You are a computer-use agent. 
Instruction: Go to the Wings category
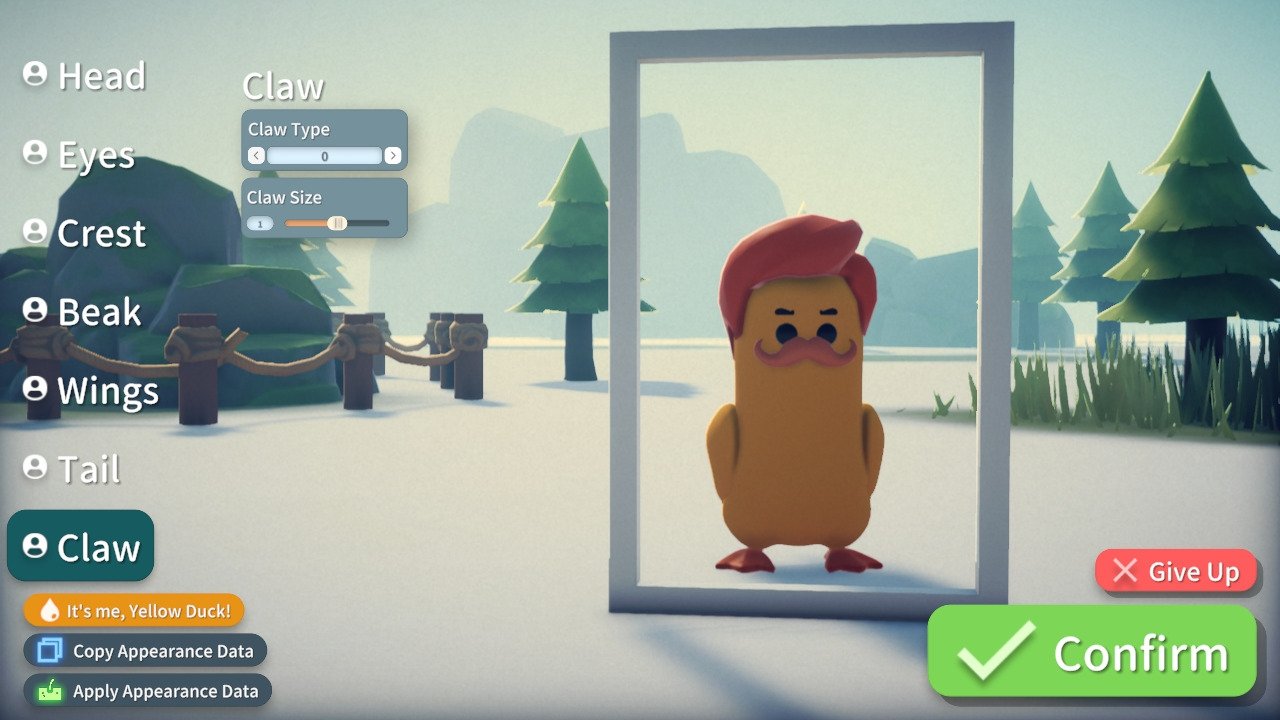[92, 391]
